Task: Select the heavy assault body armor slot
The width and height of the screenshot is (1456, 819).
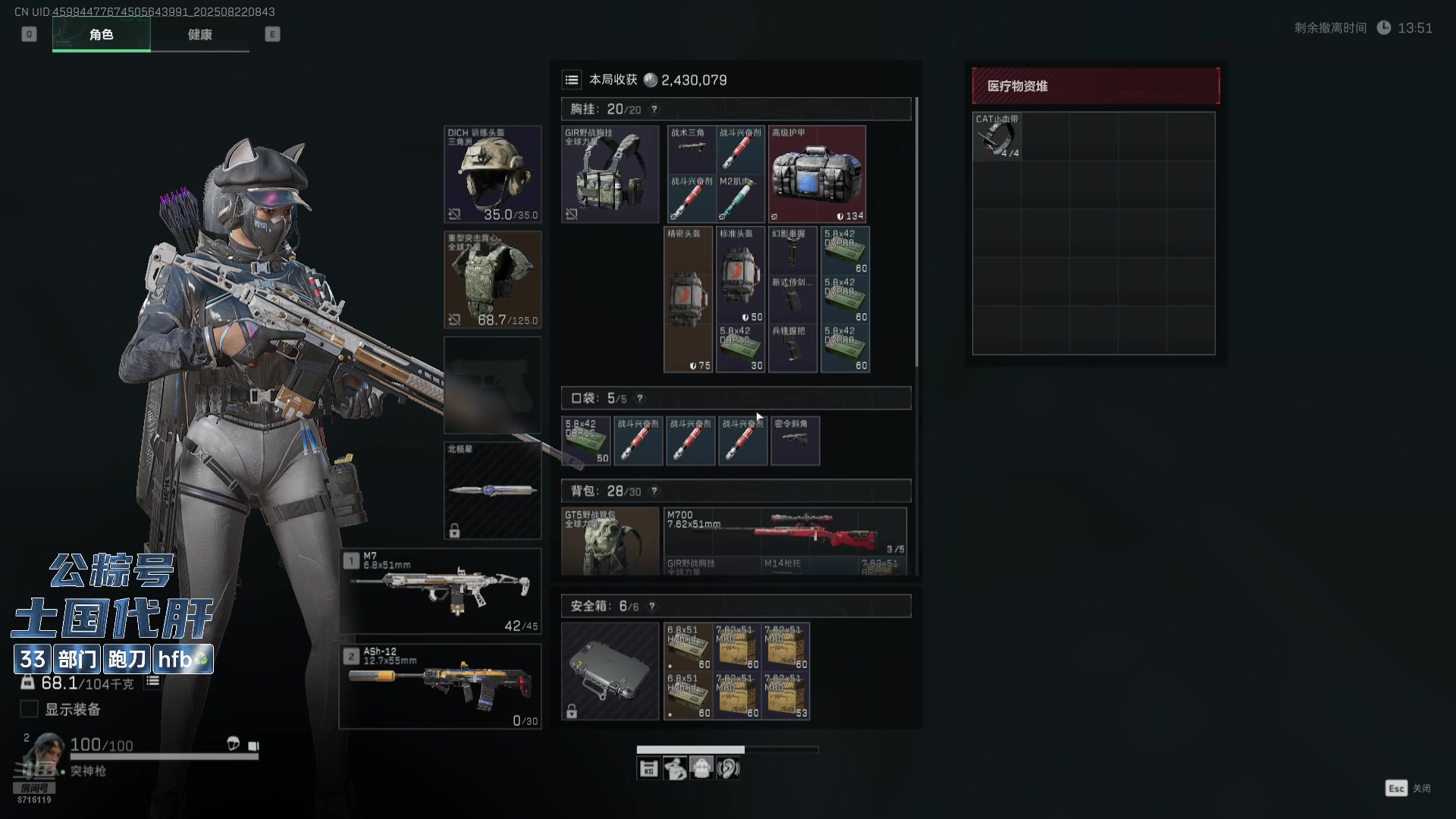Action: [x=492, y=280]
